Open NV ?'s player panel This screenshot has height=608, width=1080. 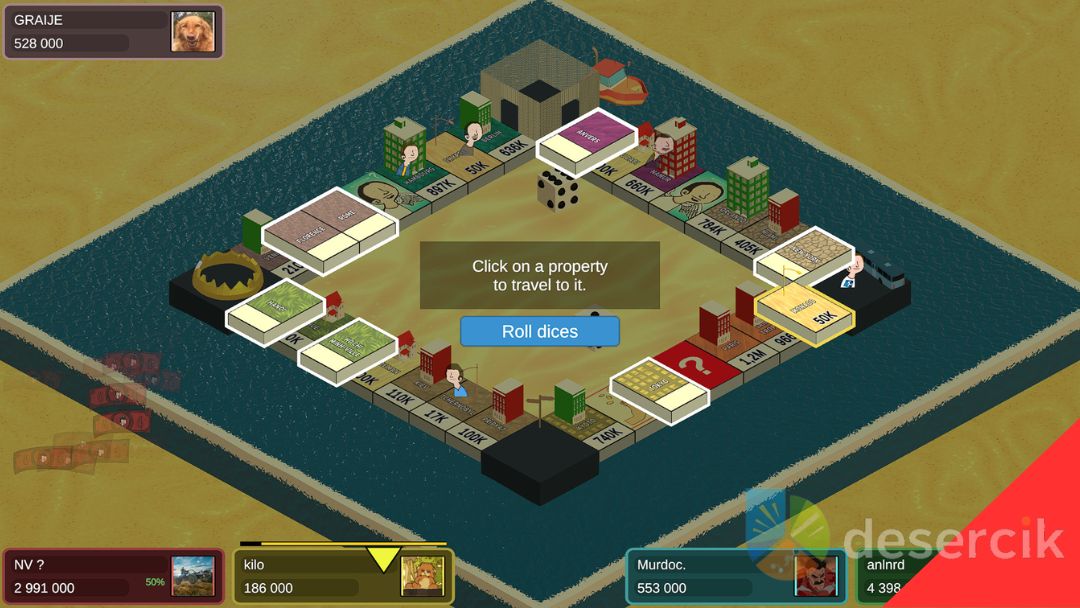(112, 577)
